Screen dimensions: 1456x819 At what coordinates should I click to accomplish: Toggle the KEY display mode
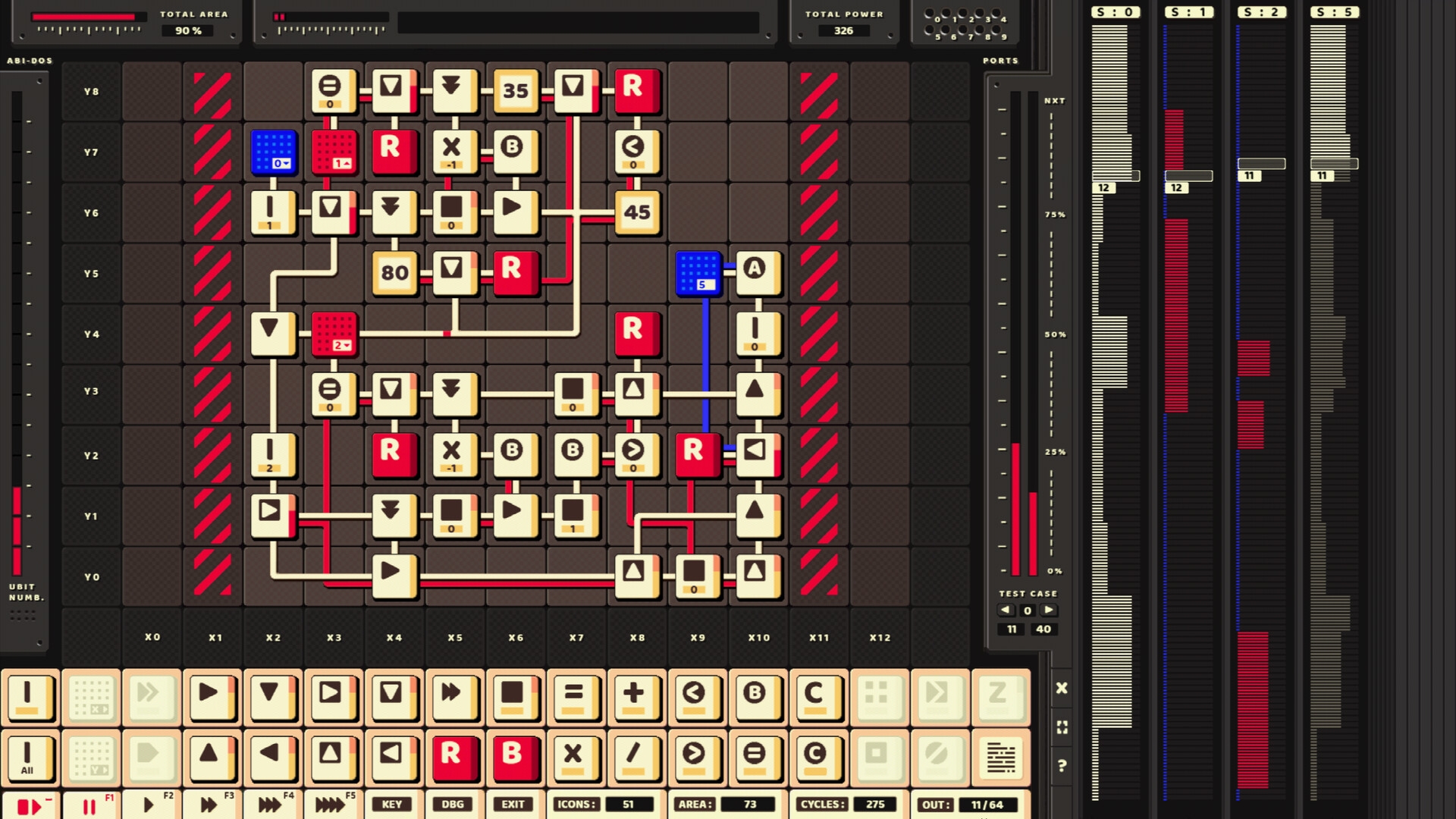tap(392, 805)
